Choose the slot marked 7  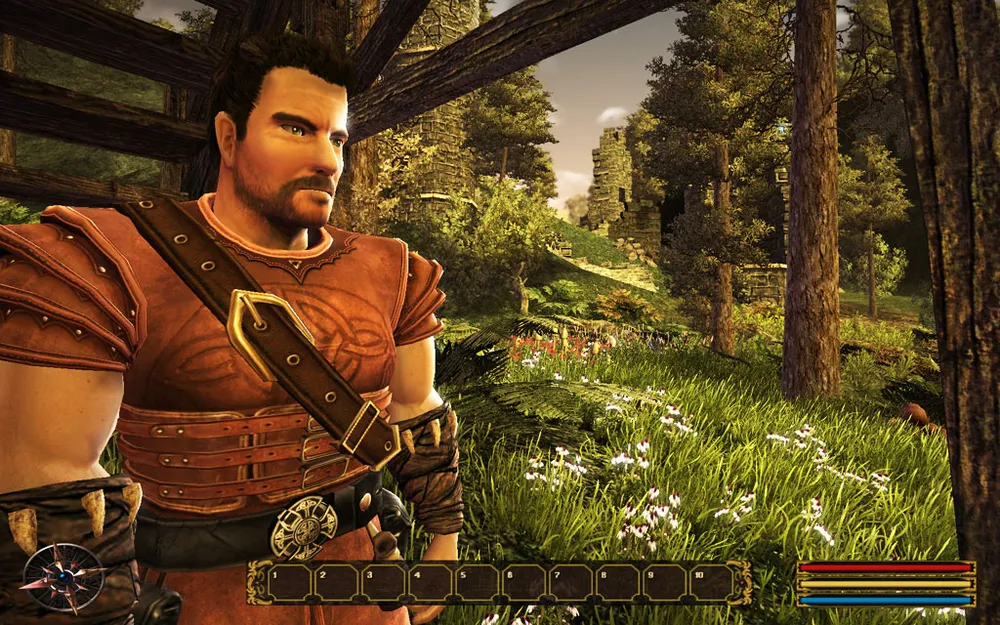point(570,583)
